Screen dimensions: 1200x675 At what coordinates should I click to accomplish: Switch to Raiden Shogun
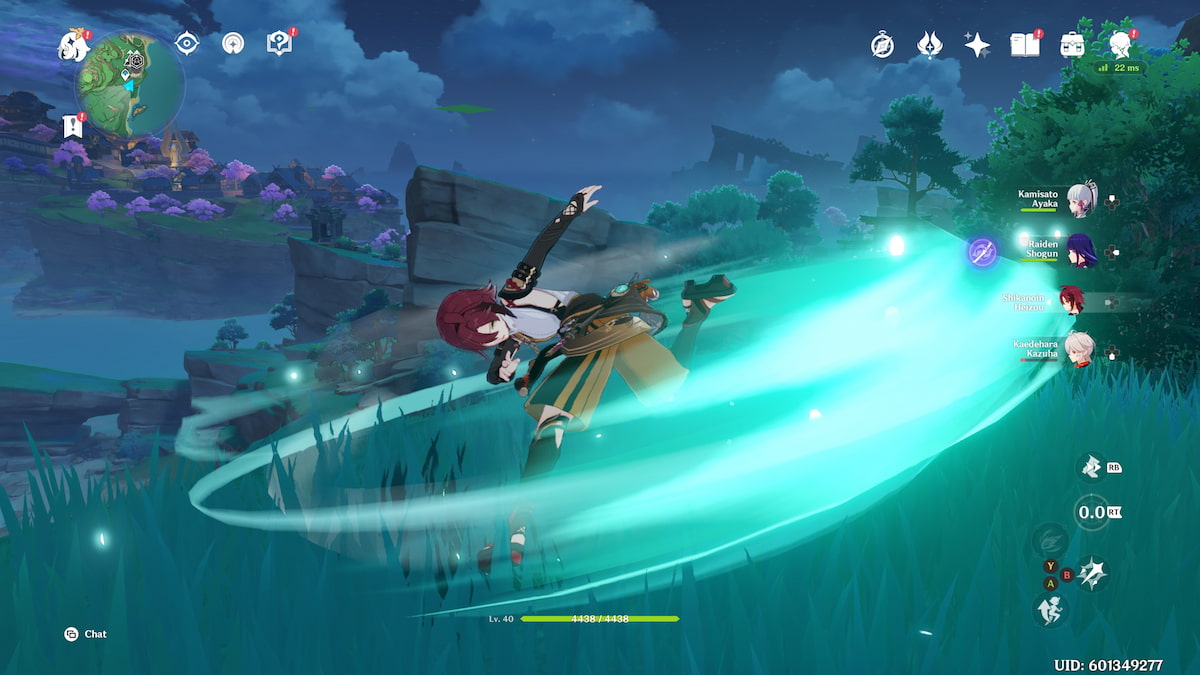click(x=1080, y=250)
